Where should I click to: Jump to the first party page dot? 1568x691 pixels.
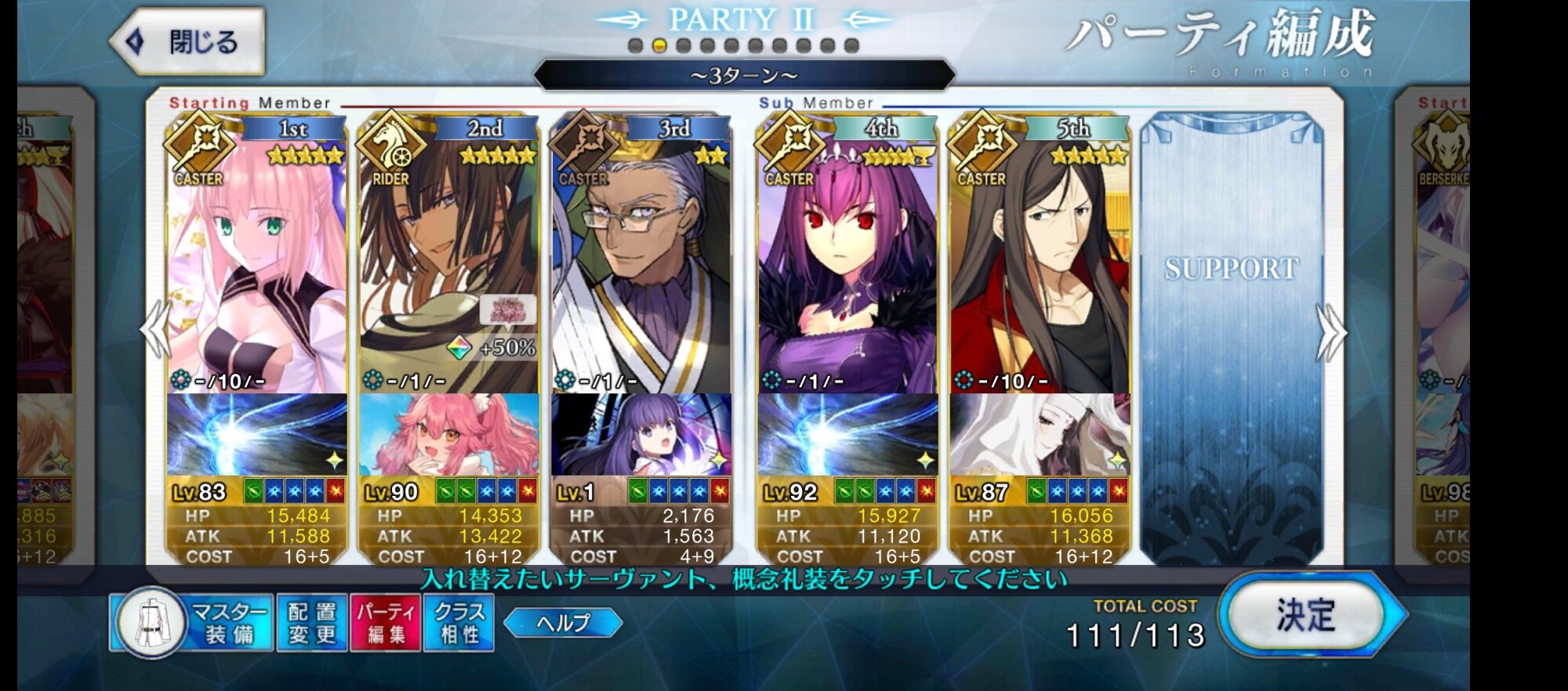pyautogui.click(x=636, y=45)
